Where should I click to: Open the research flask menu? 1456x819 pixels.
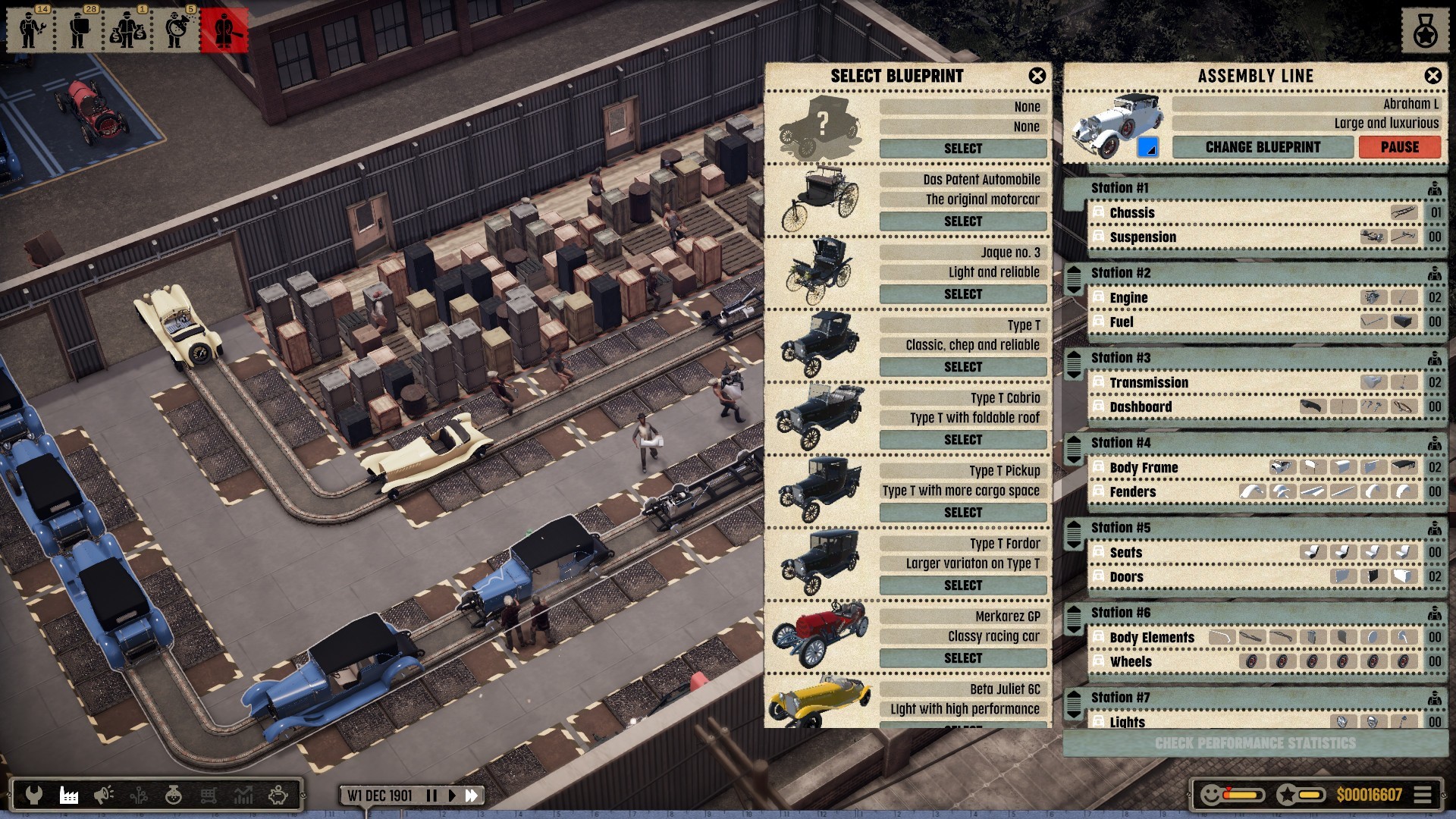pos(173,795)
